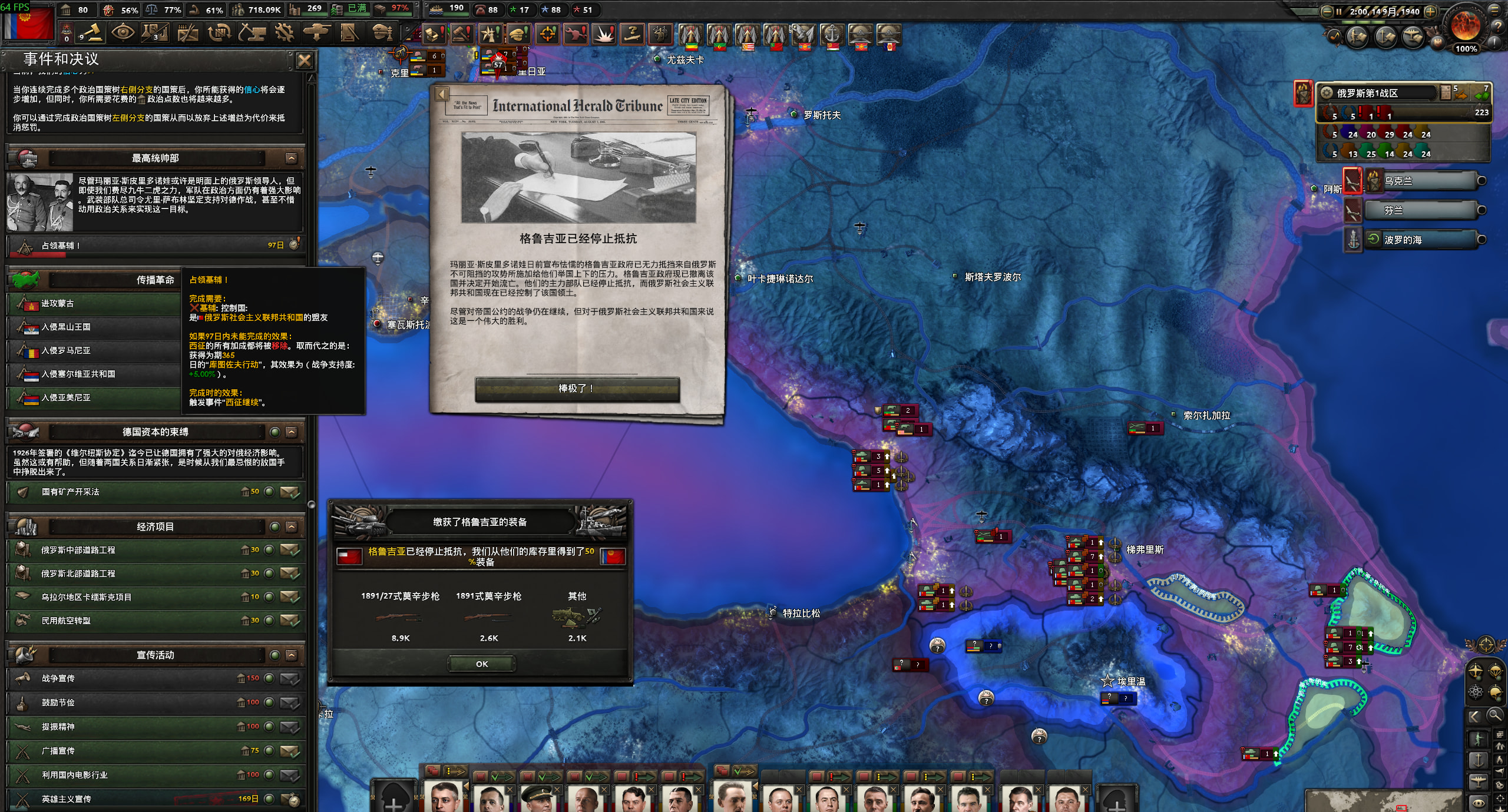1508x812 pixels.
Task: Select the 入侵亚美尼亚 decision
Action: pos(94,398)
